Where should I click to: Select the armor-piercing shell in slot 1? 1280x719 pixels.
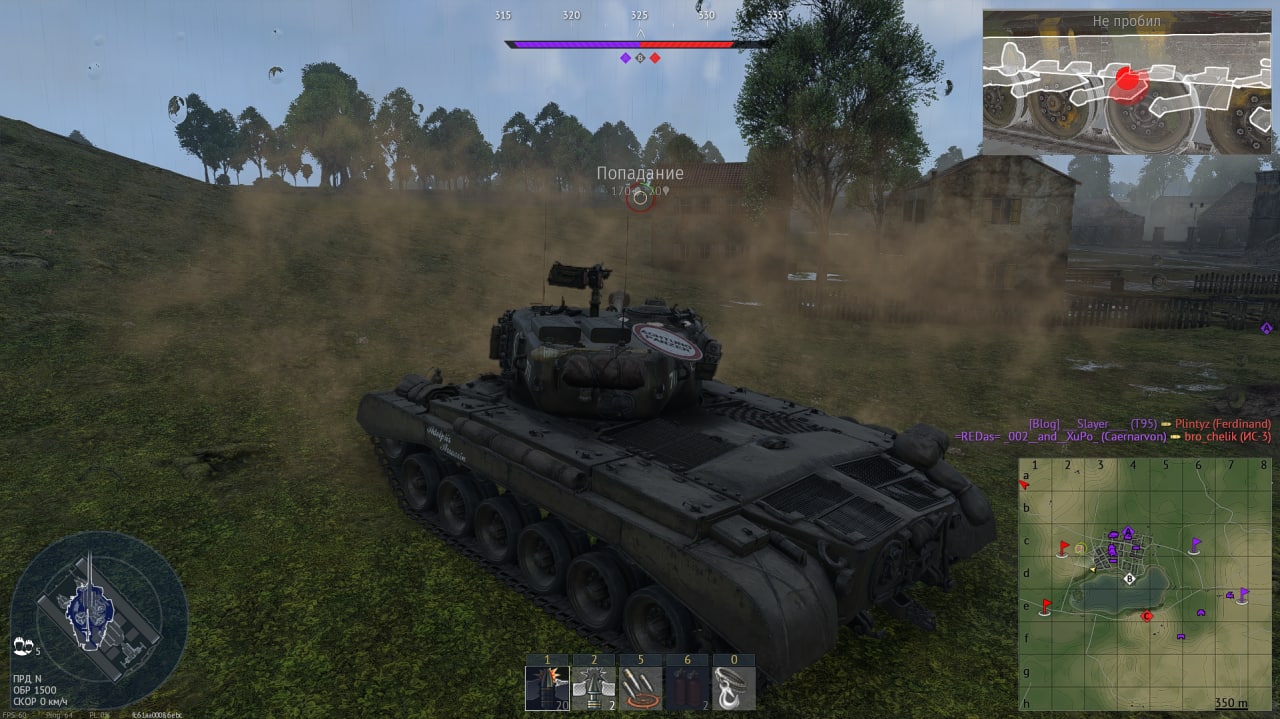click(547, 688)
